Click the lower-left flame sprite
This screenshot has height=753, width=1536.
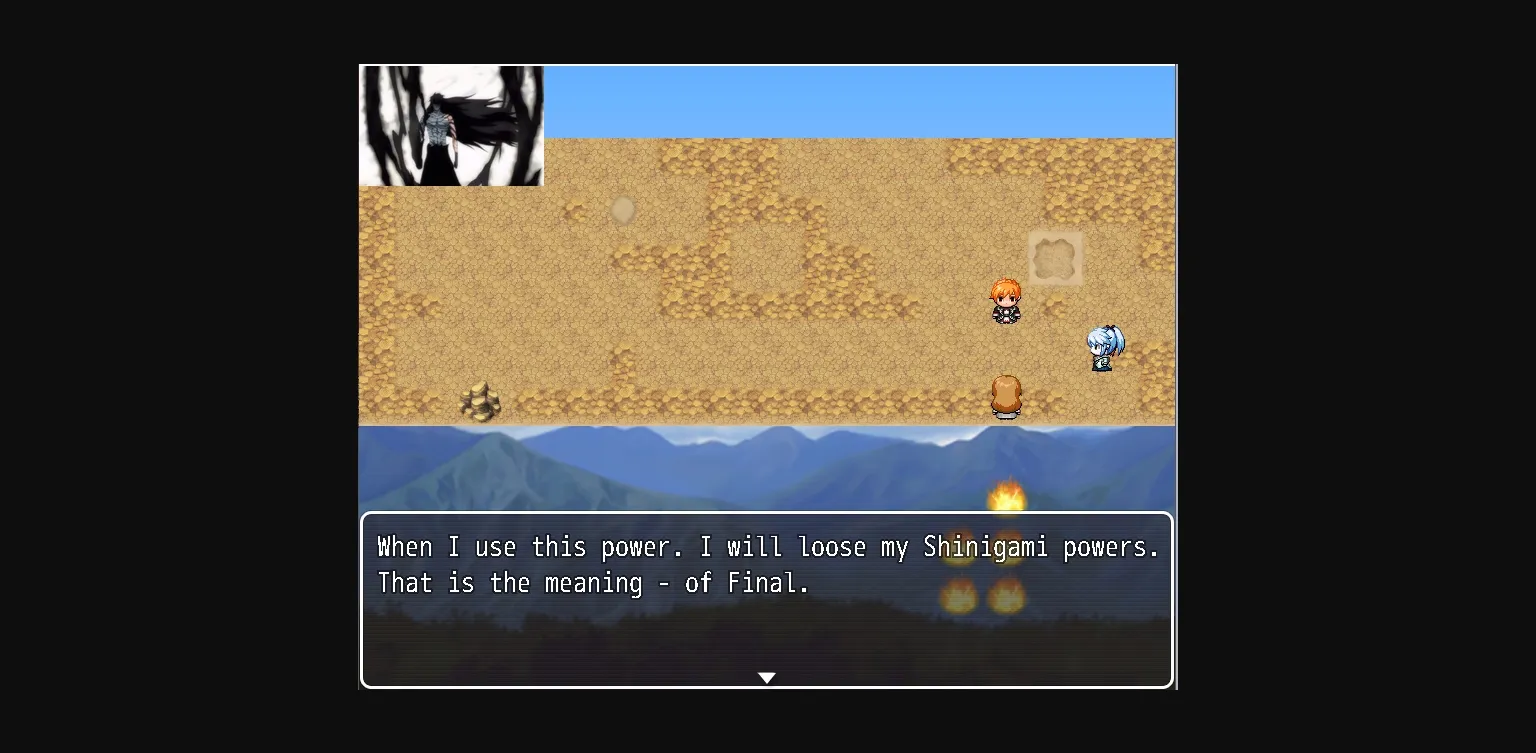point(961,595)
